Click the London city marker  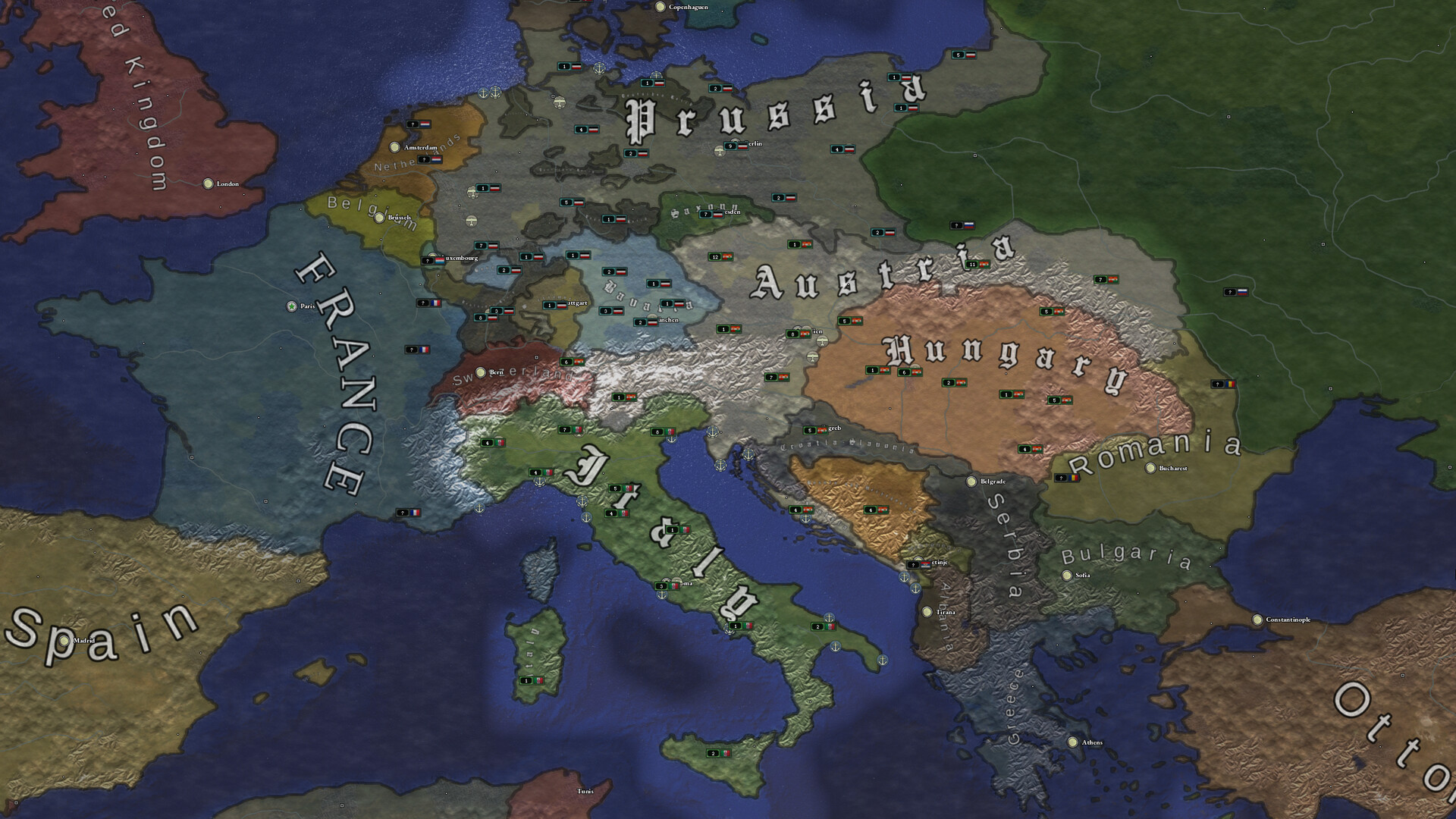(209, 184)
